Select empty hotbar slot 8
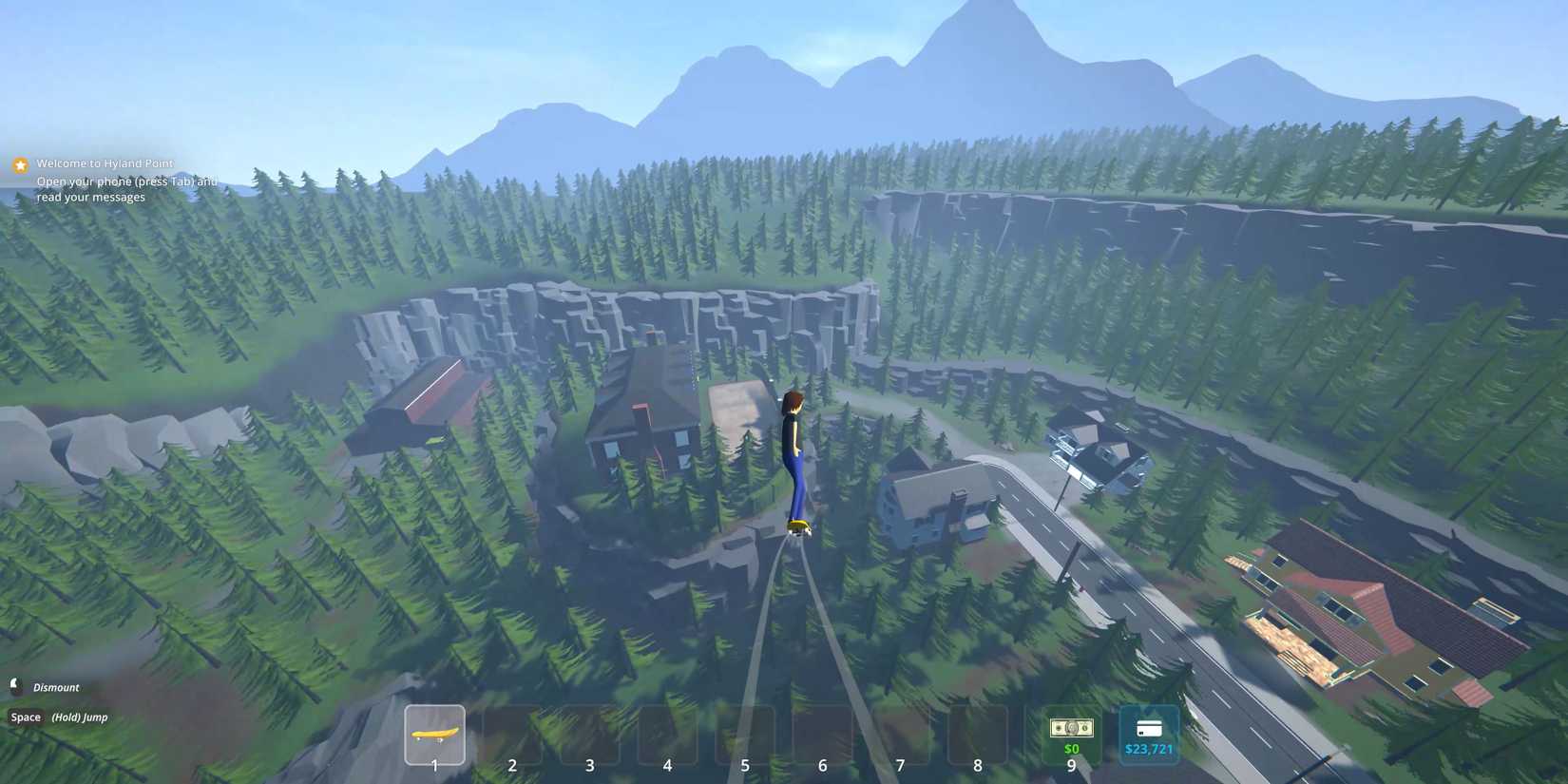This screenshot has height=784, width=1568. tap(977, 733)
